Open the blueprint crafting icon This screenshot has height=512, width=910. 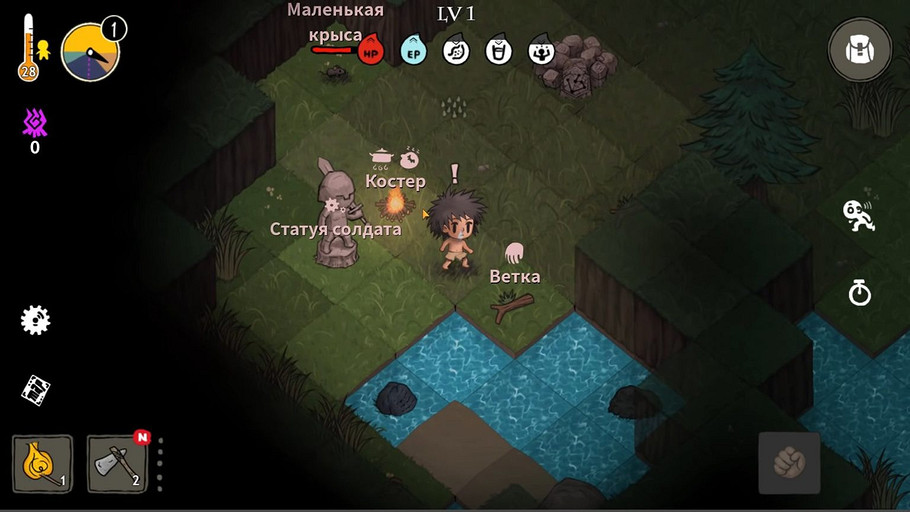[36, 390]
